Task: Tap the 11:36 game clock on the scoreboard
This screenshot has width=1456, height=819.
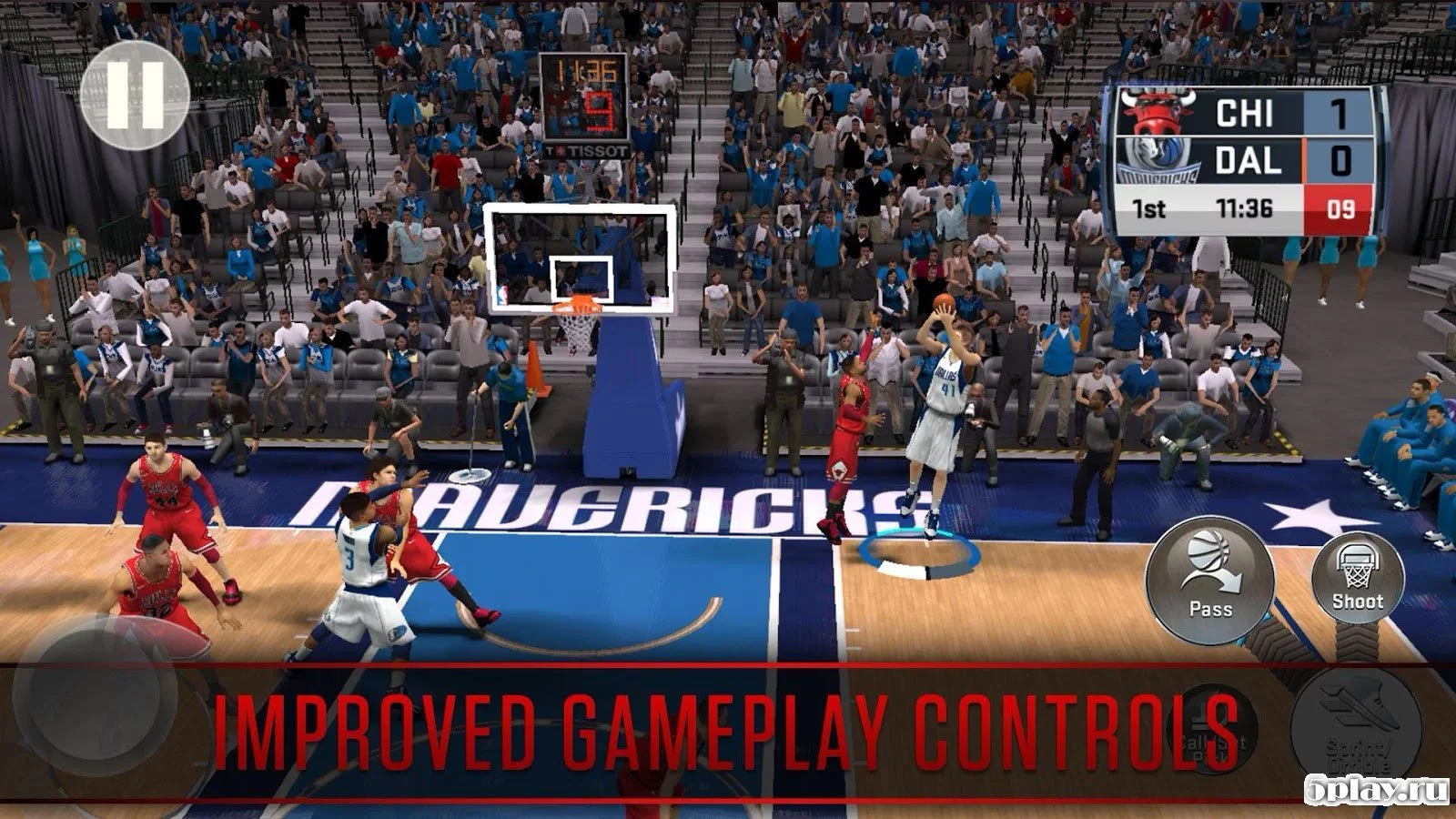Action: [1245, 206]
